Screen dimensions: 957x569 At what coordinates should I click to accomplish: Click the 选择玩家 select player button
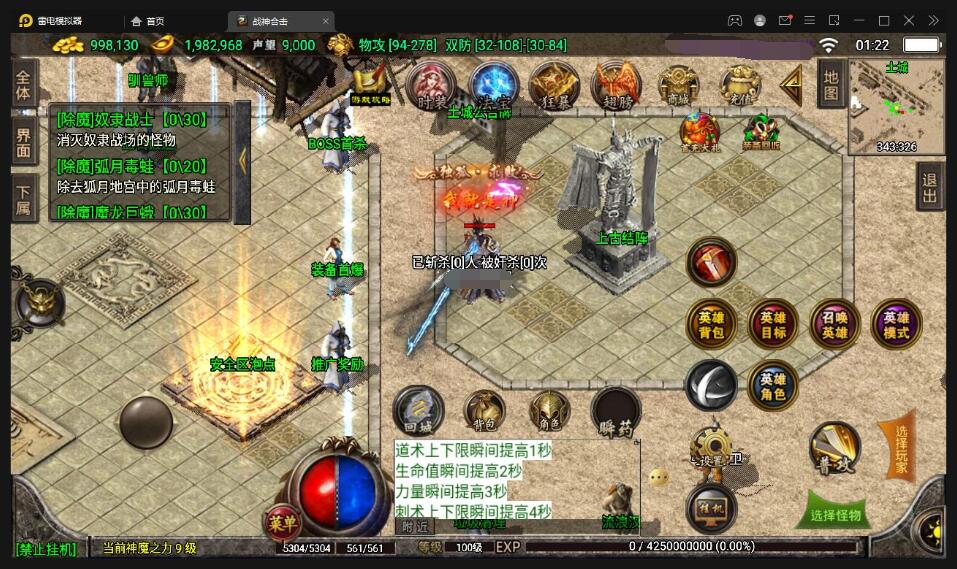[x=899, y=445]
